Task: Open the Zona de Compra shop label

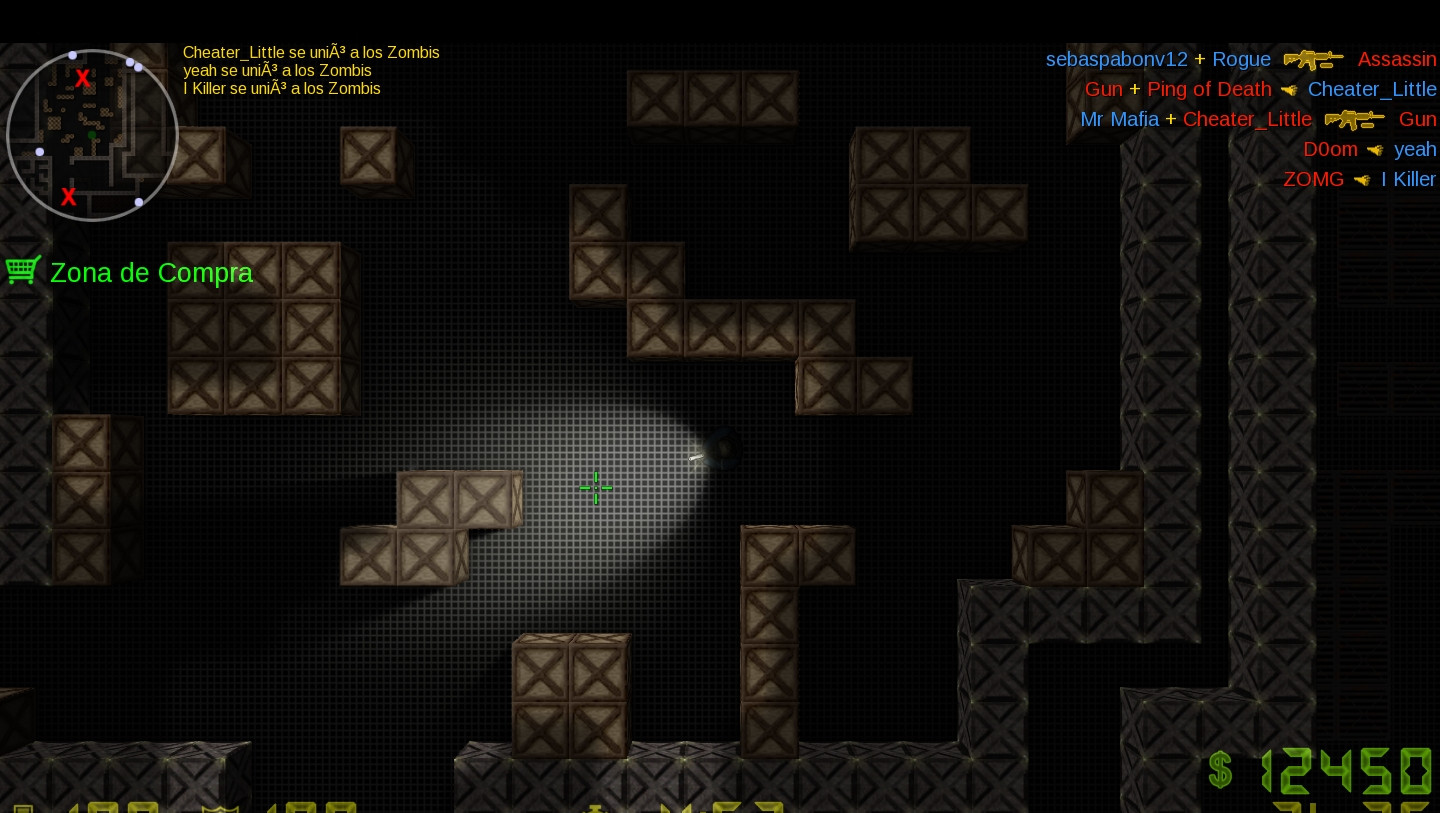Action: [x=151, y=272]
